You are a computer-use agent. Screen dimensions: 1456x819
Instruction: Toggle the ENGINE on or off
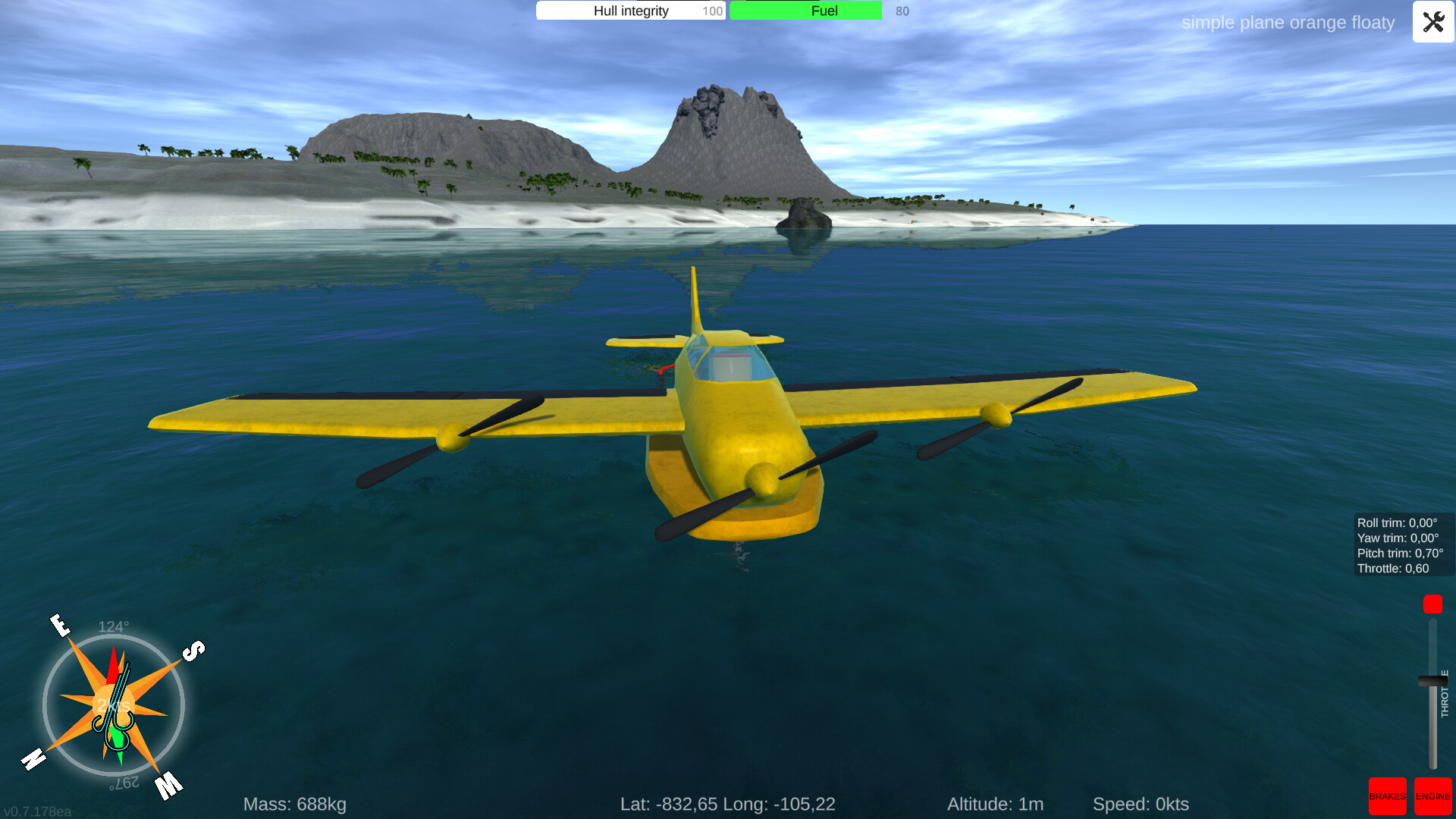click(1433, 796)
